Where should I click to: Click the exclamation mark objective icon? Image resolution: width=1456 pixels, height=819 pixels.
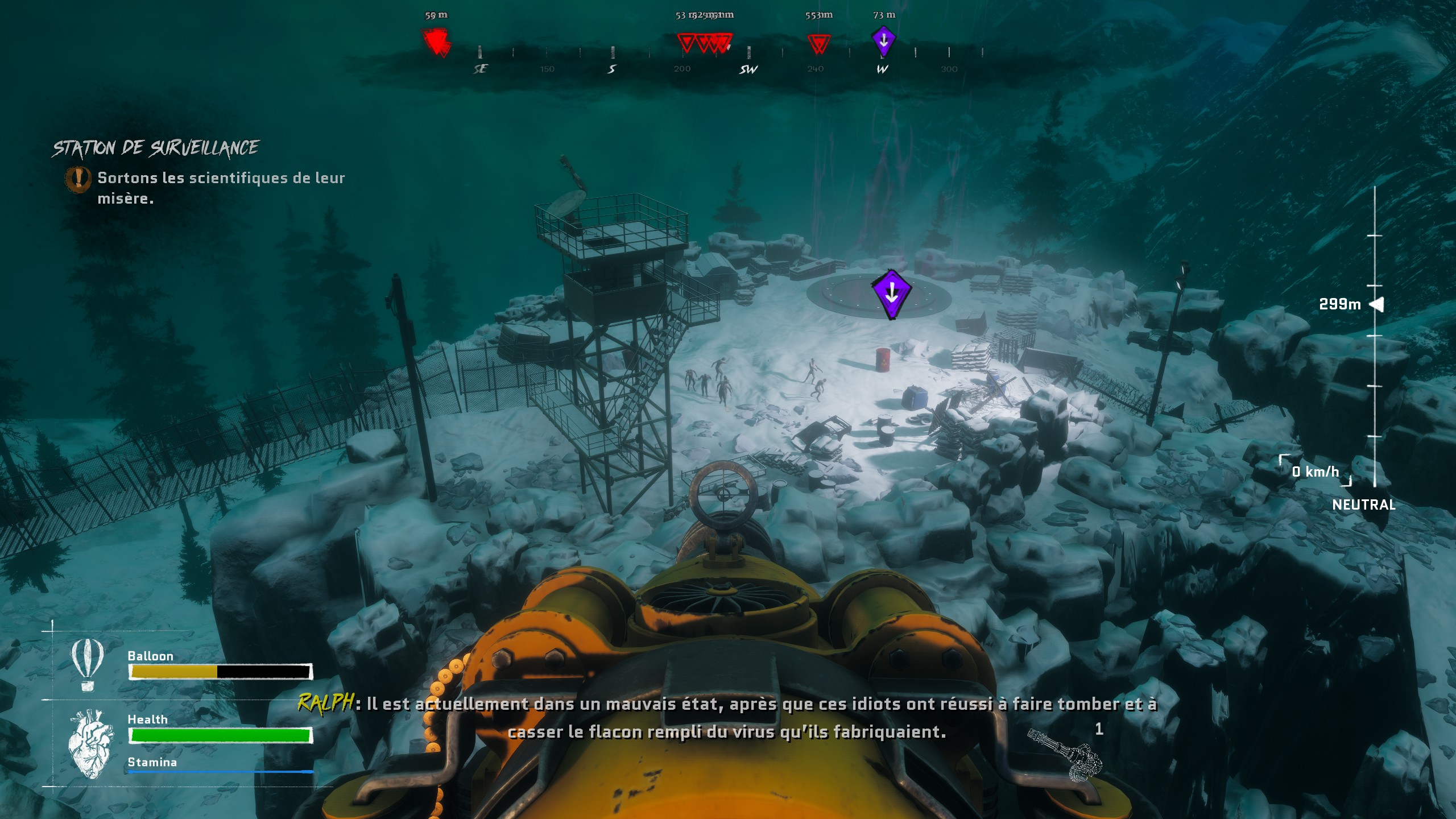(78, 179)
